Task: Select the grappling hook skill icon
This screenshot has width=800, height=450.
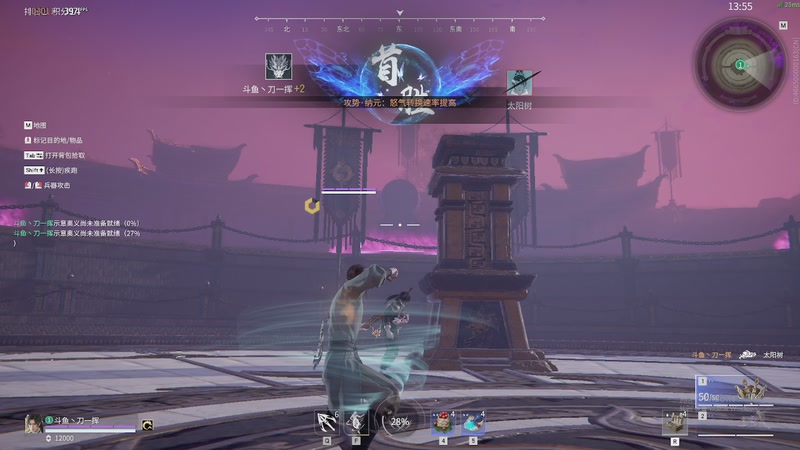Action: 327,423
